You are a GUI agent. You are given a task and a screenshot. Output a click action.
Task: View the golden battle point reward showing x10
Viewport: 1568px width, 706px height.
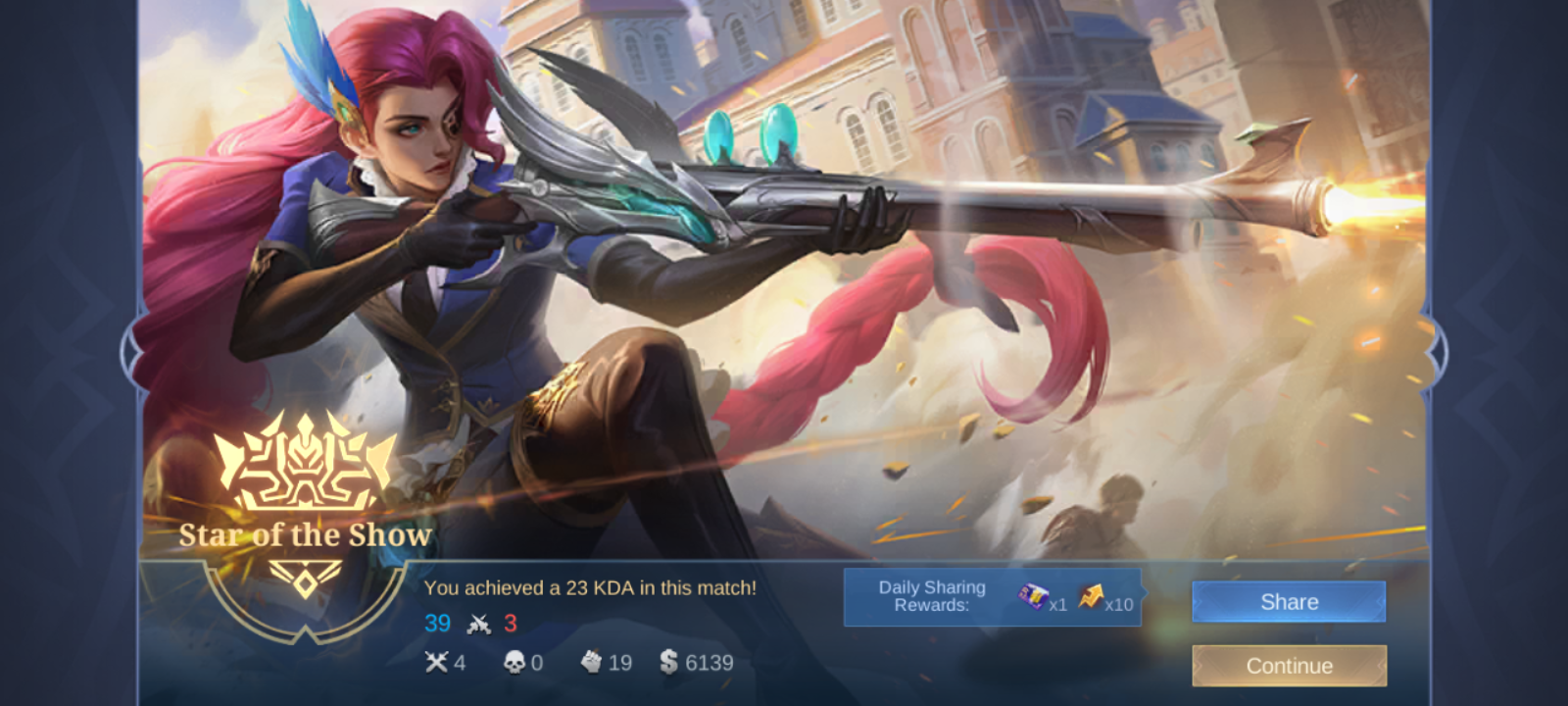pyautogui.click(x=1093, y=597)
